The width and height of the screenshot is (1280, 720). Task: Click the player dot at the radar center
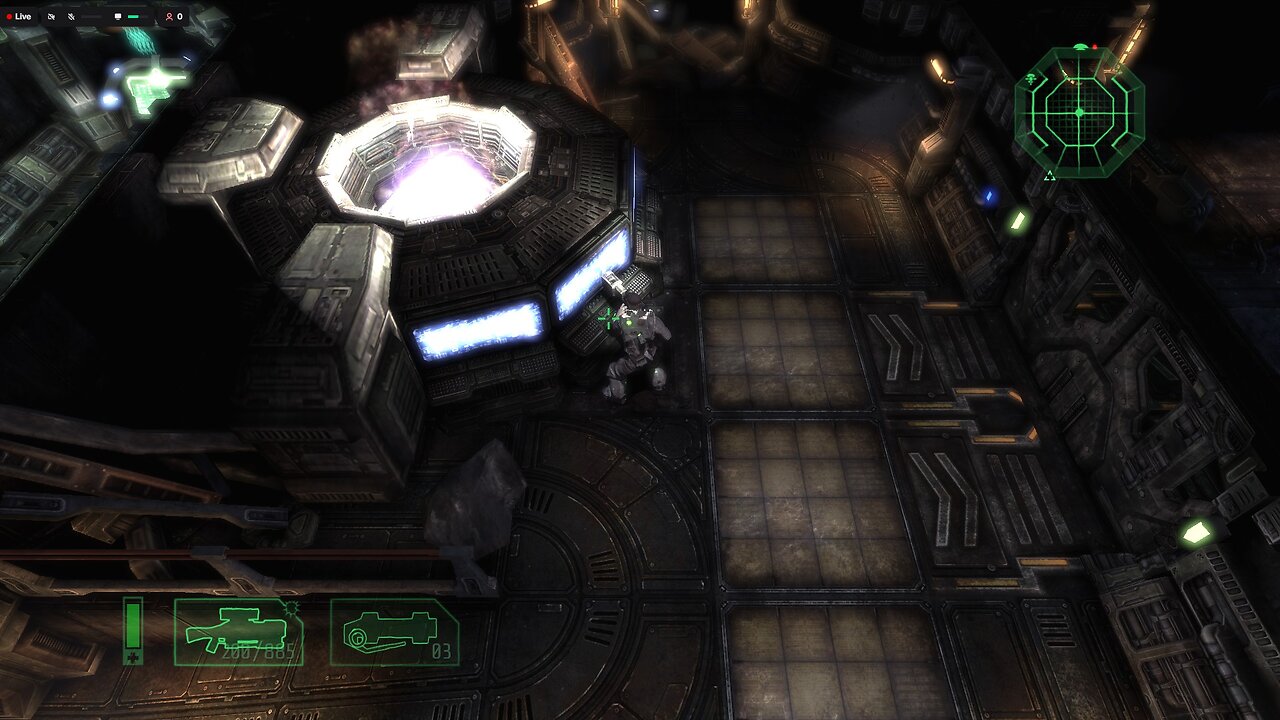[1080, 112]
